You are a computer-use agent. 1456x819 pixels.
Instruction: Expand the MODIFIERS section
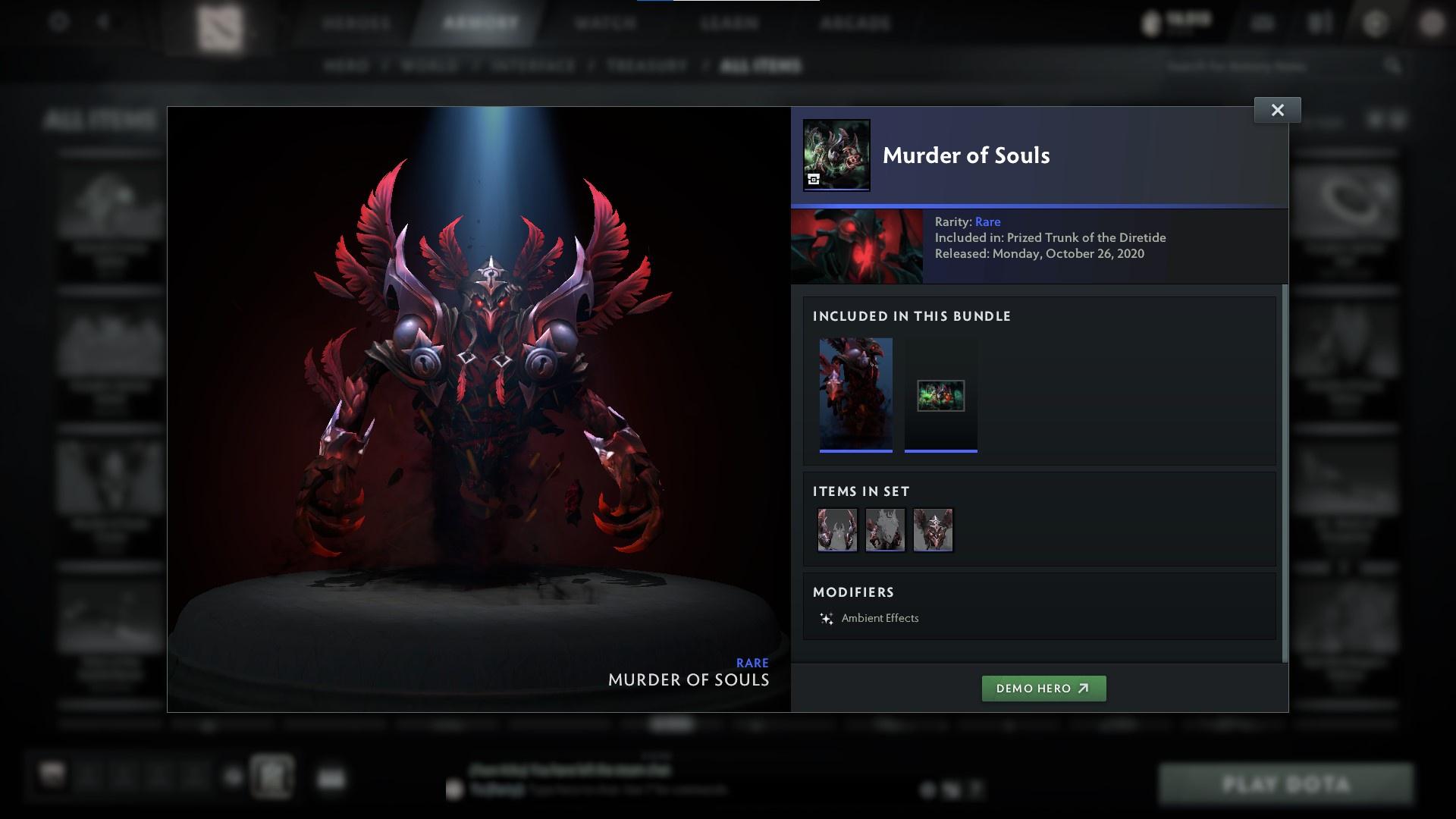coord(854,592)
